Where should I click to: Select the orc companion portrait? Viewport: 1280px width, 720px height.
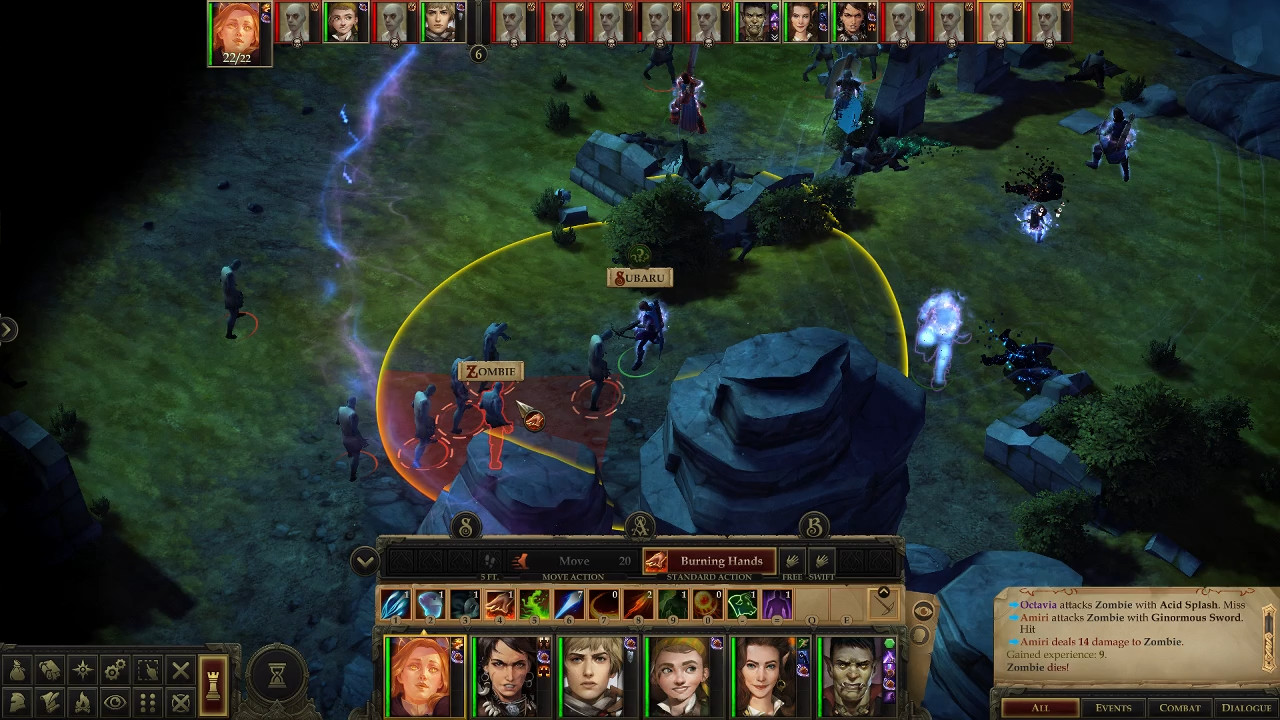click(853, 675)
